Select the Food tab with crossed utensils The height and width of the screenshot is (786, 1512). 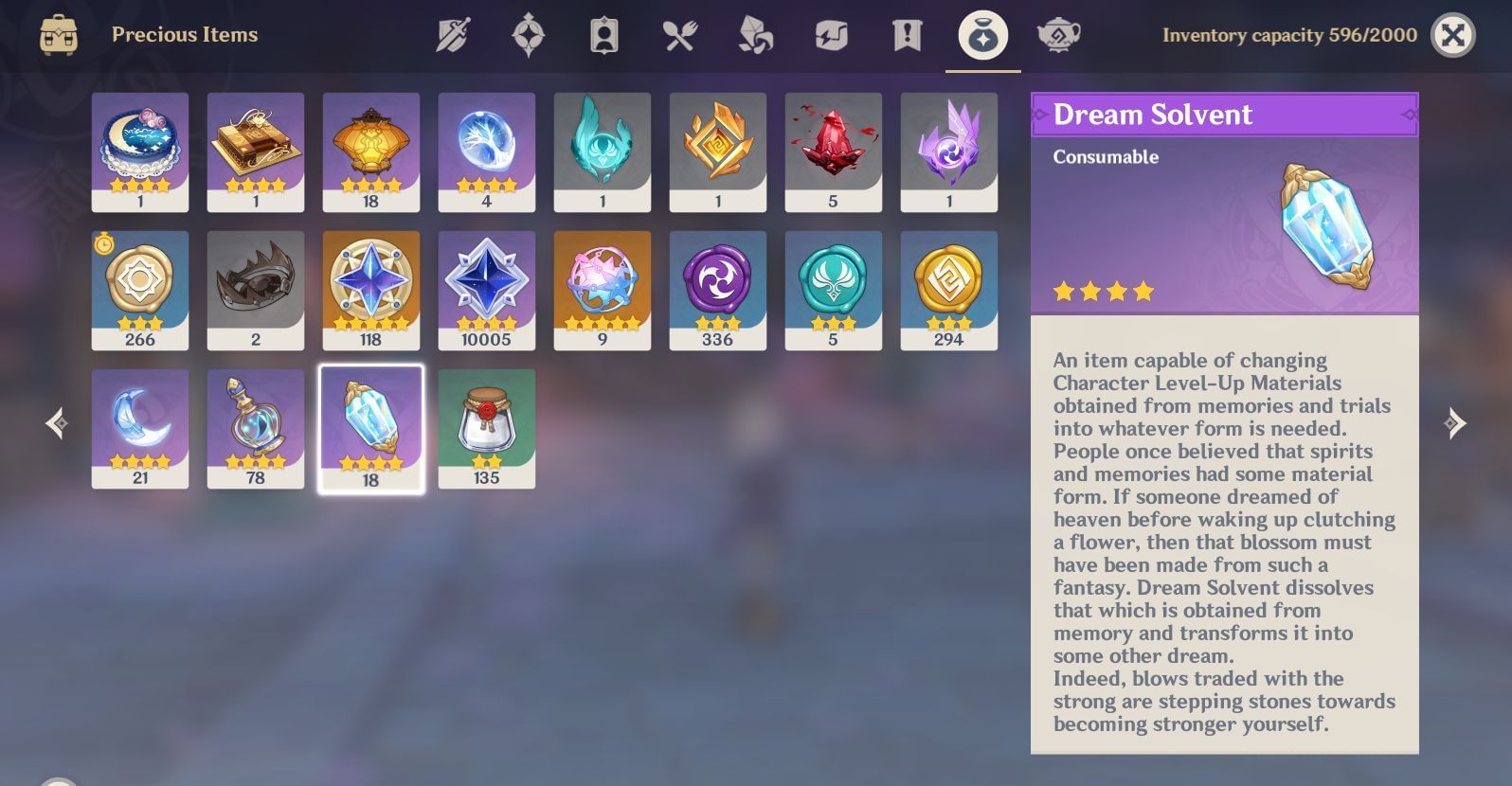(x=680, y=35)
